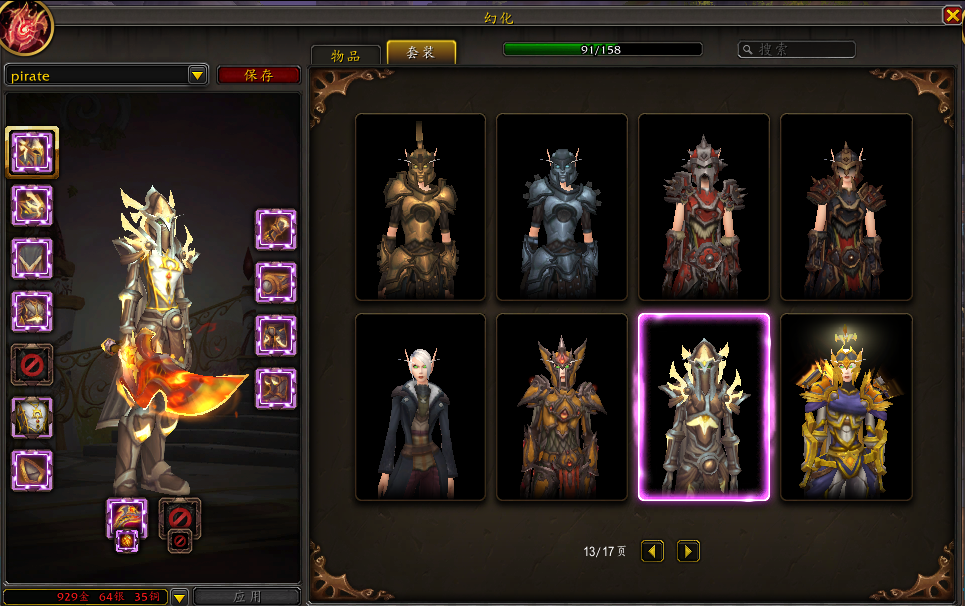Click the 应用 apply button

tap(246, 597)
